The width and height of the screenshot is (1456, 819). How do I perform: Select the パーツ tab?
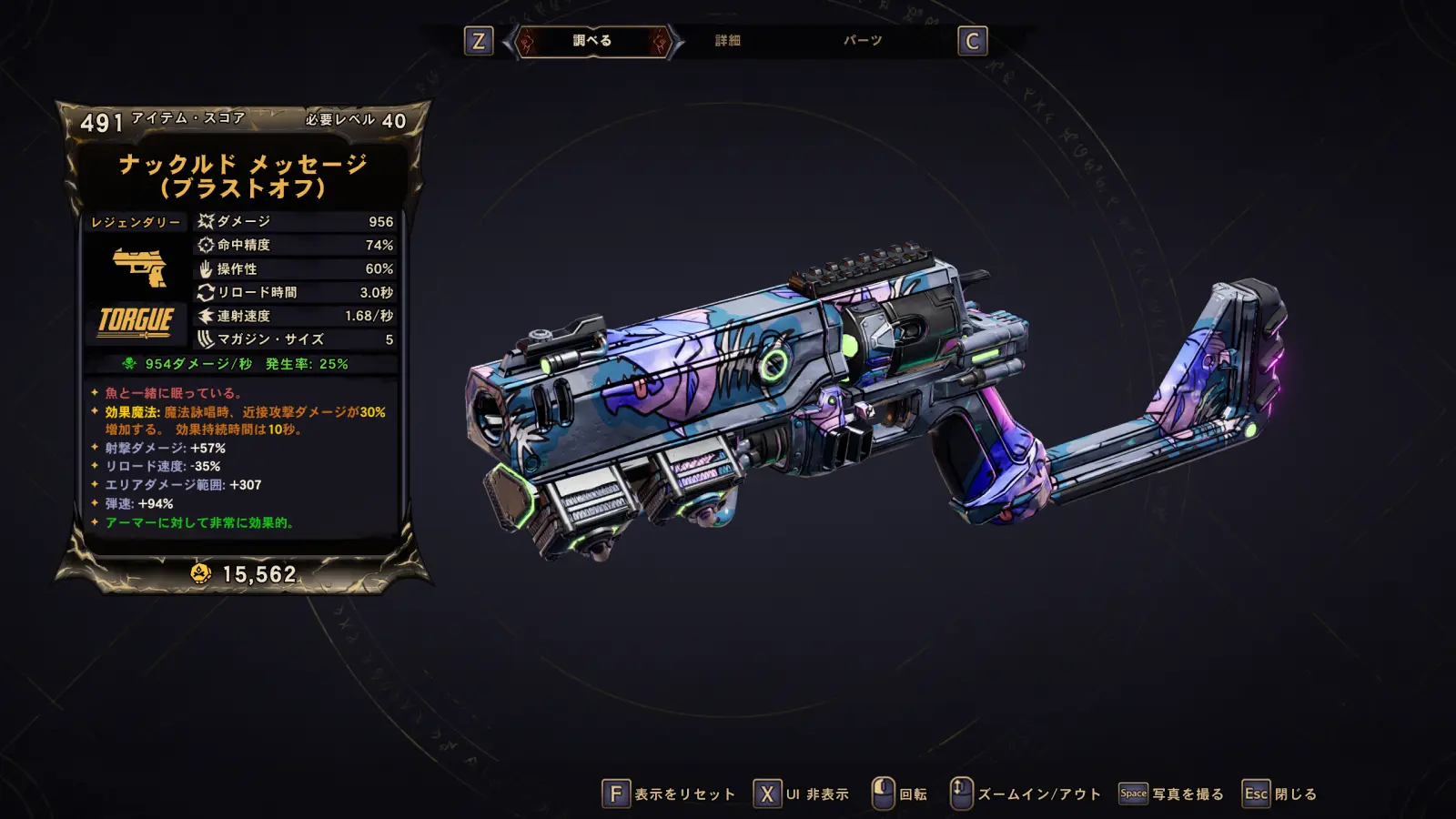click(862, 41)
